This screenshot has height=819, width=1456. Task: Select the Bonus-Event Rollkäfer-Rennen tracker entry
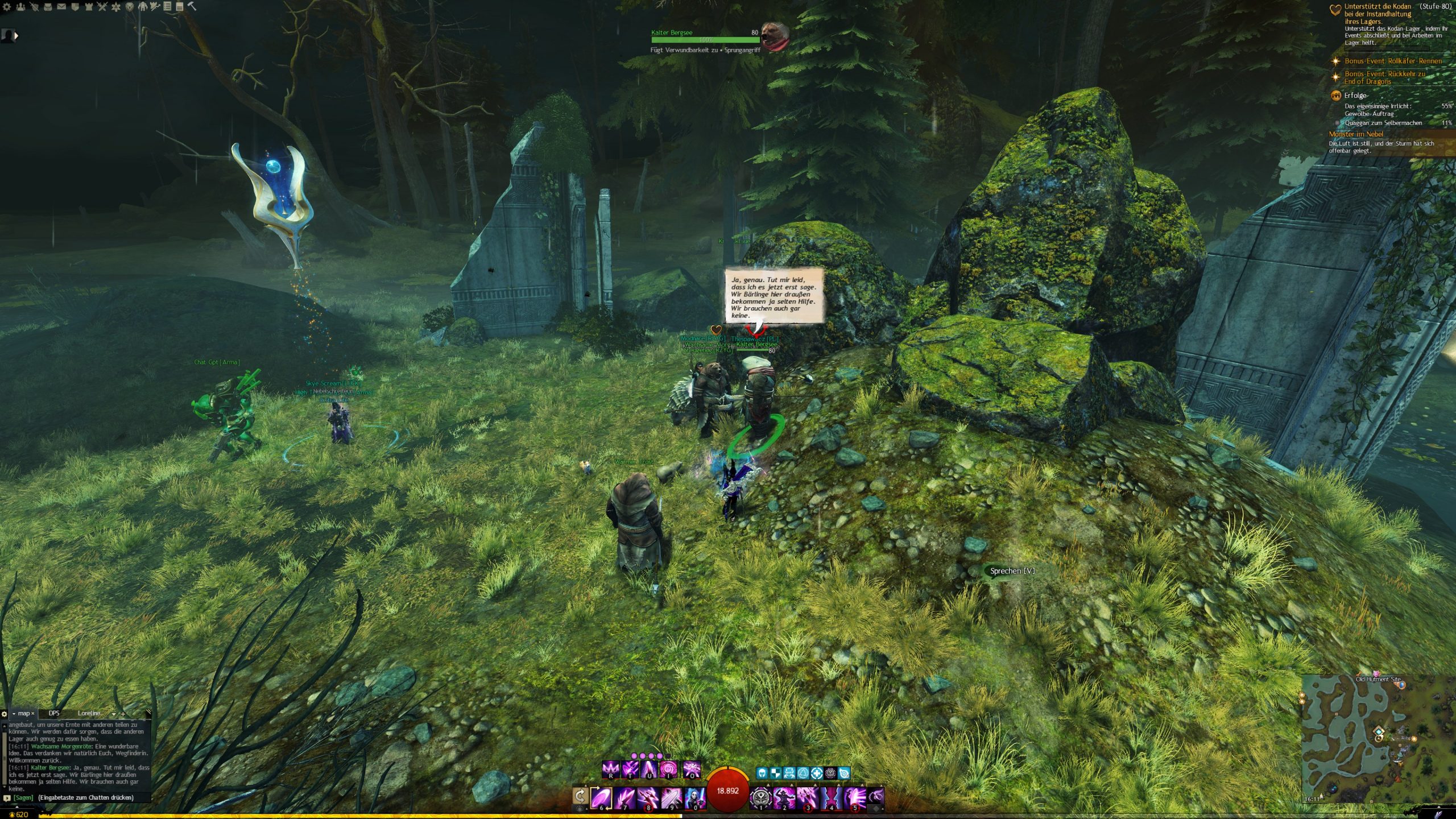(x=1392, y=61)
